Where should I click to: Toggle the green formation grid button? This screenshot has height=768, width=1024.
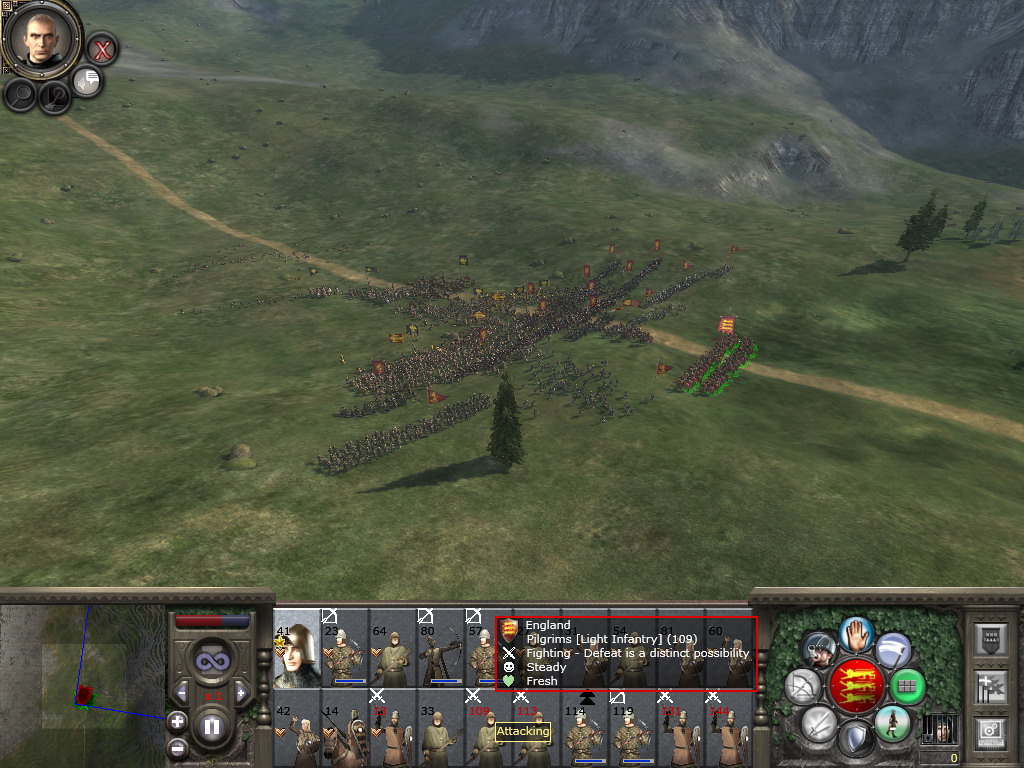point(907,686)
